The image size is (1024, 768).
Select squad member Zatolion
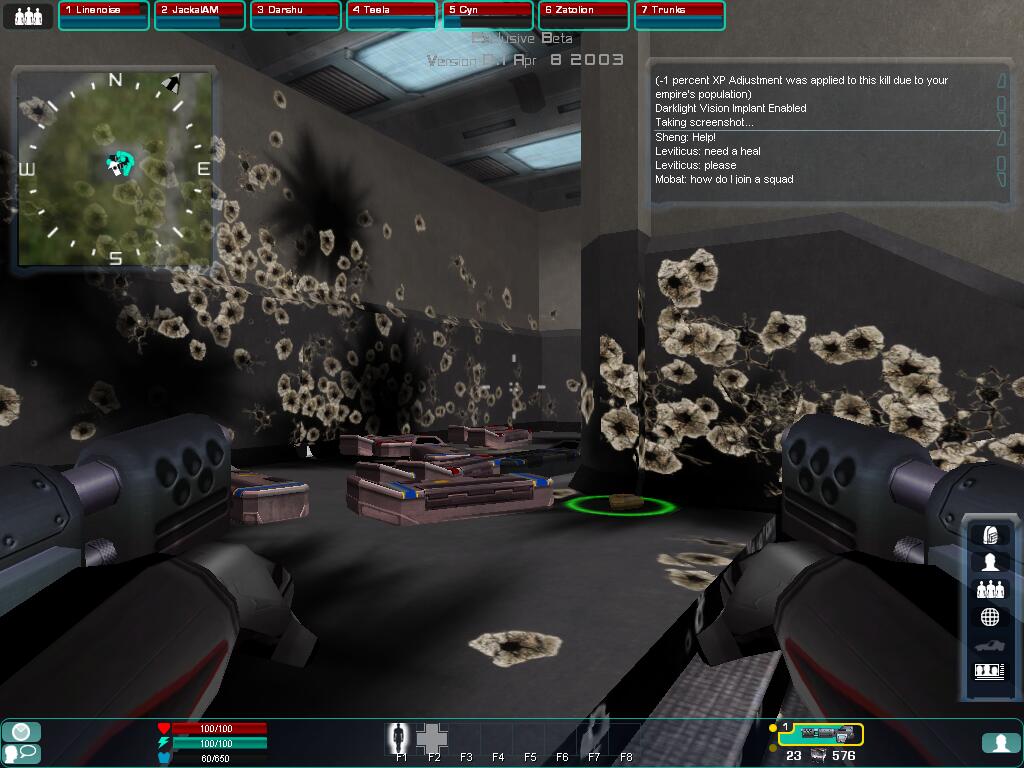pyautogui.click(x=584, y=15)
